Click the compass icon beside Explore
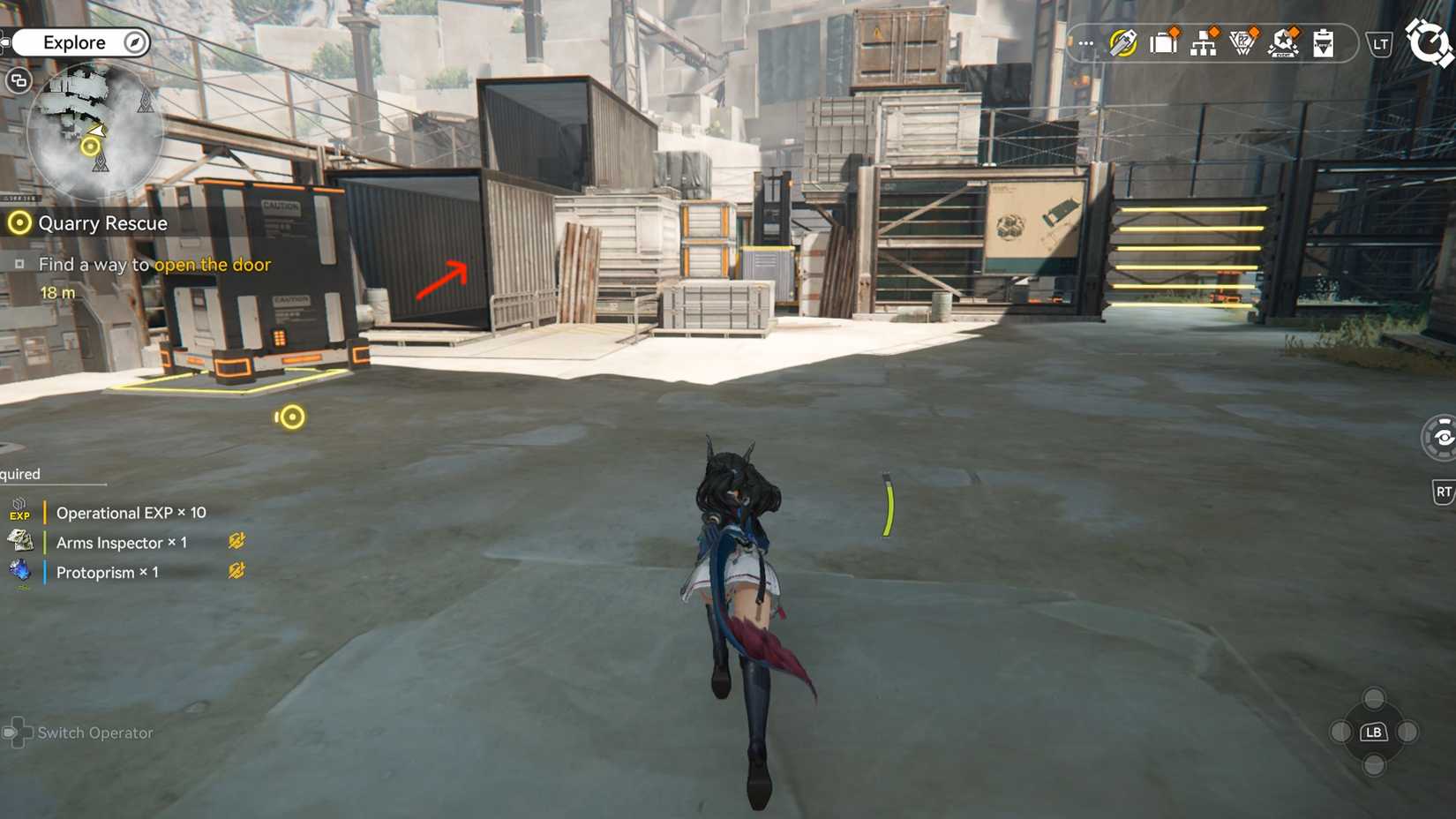The image size is (1456, 819). click(132, 41)
